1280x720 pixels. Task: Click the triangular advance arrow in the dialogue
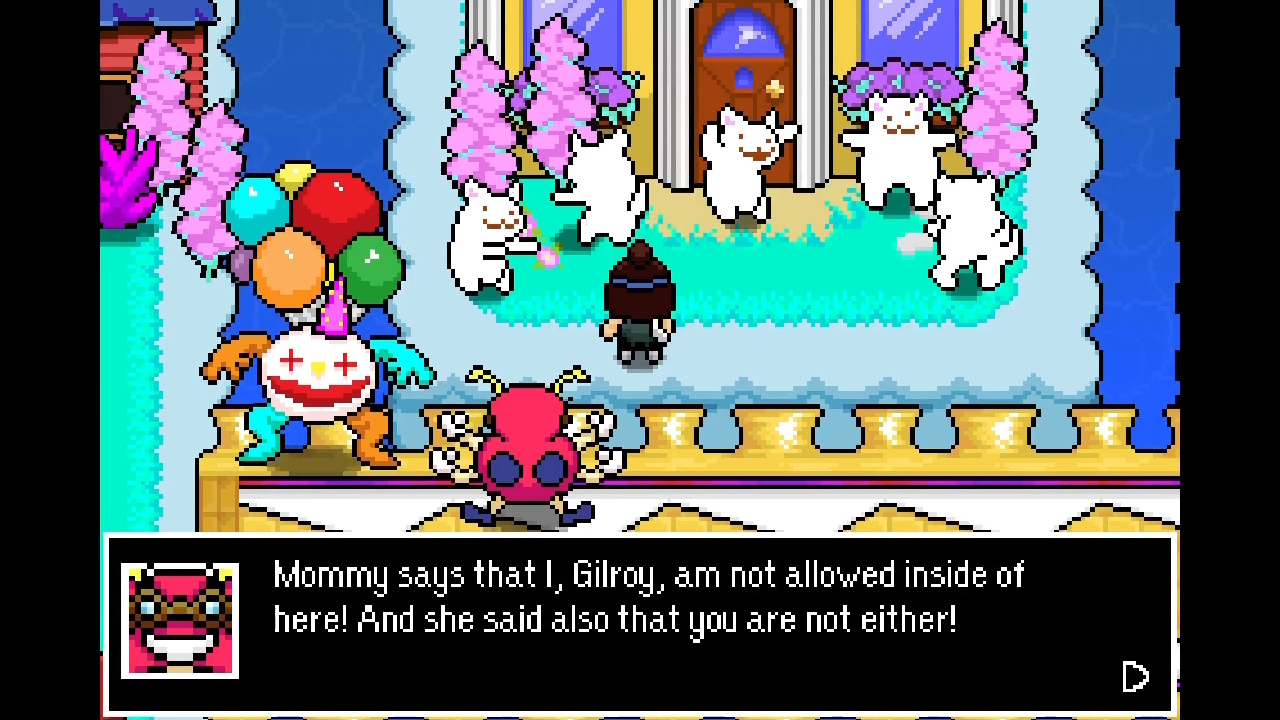pos(1135,677)
